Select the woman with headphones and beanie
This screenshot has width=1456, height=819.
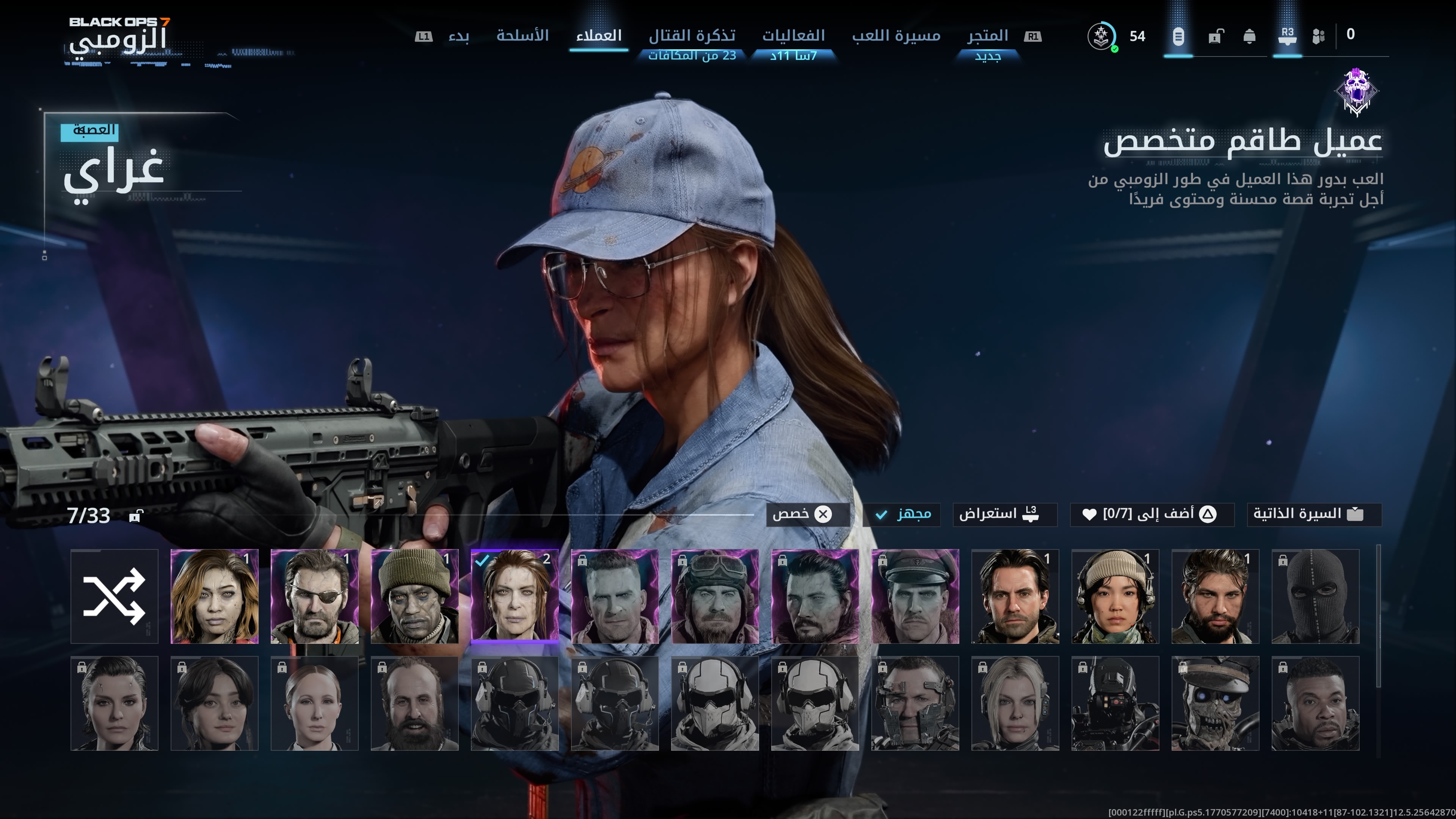(1115, 596)
